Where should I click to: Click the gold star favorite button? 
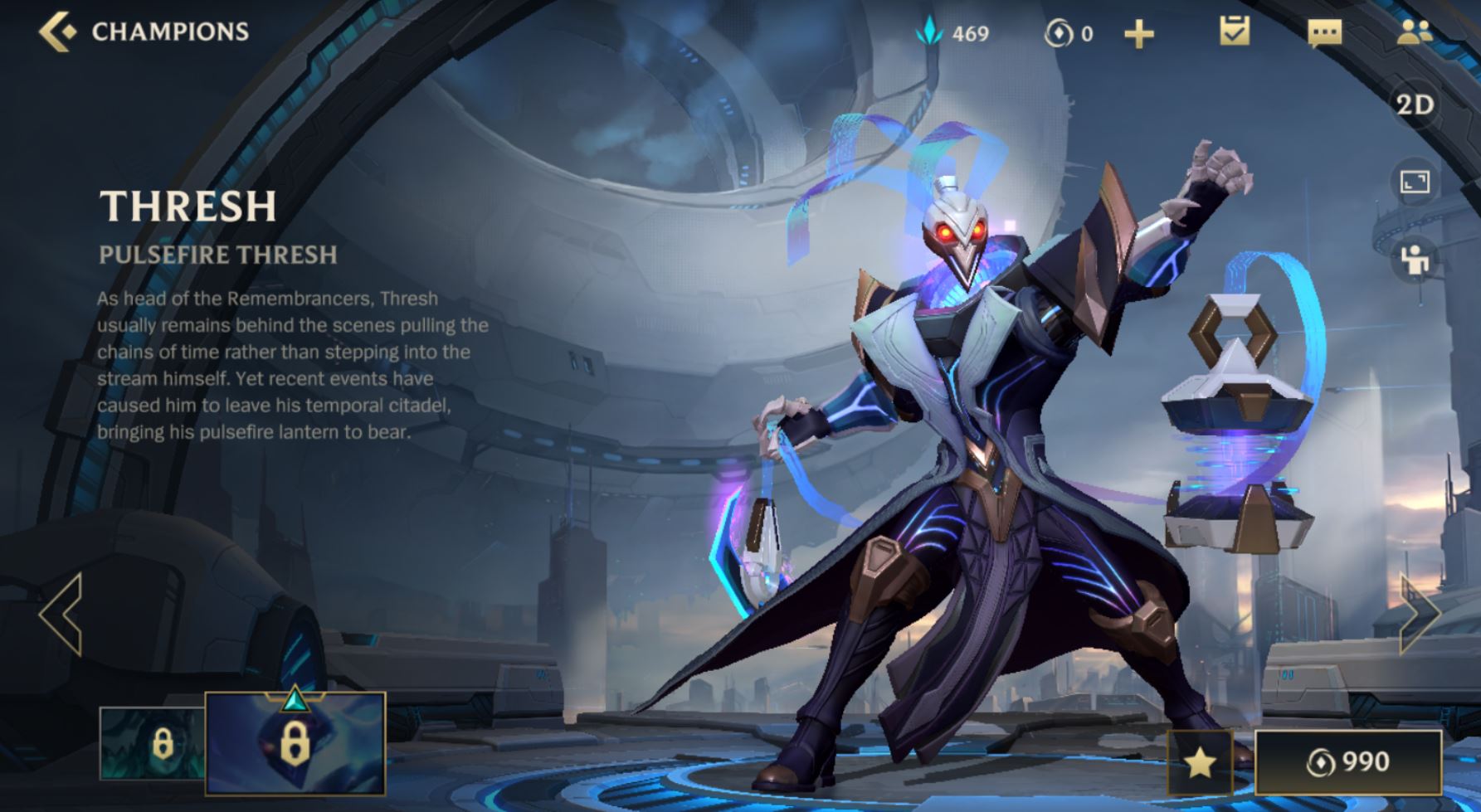tap(1200, 762)
